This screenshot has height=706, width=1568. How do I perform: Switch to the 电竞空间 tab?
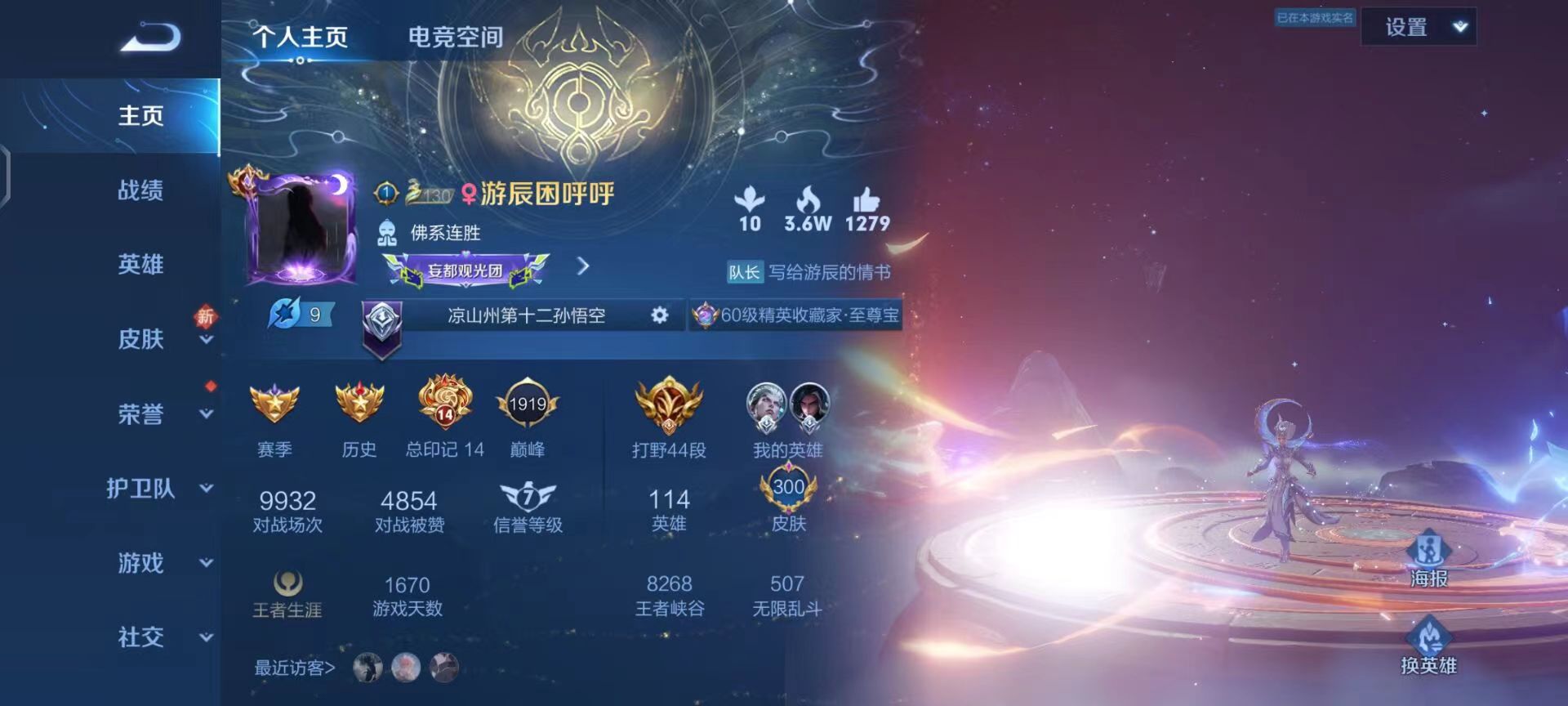tap(455, 36)
